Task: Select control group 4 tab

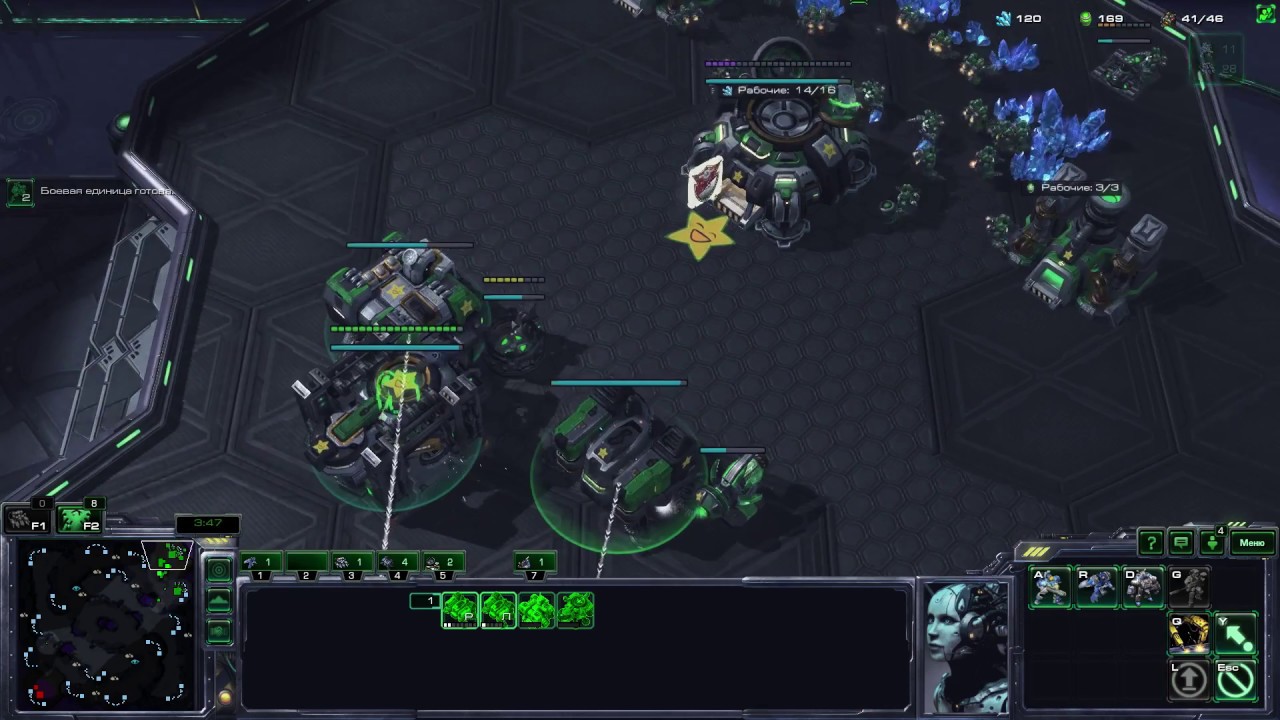Action: 396,563
